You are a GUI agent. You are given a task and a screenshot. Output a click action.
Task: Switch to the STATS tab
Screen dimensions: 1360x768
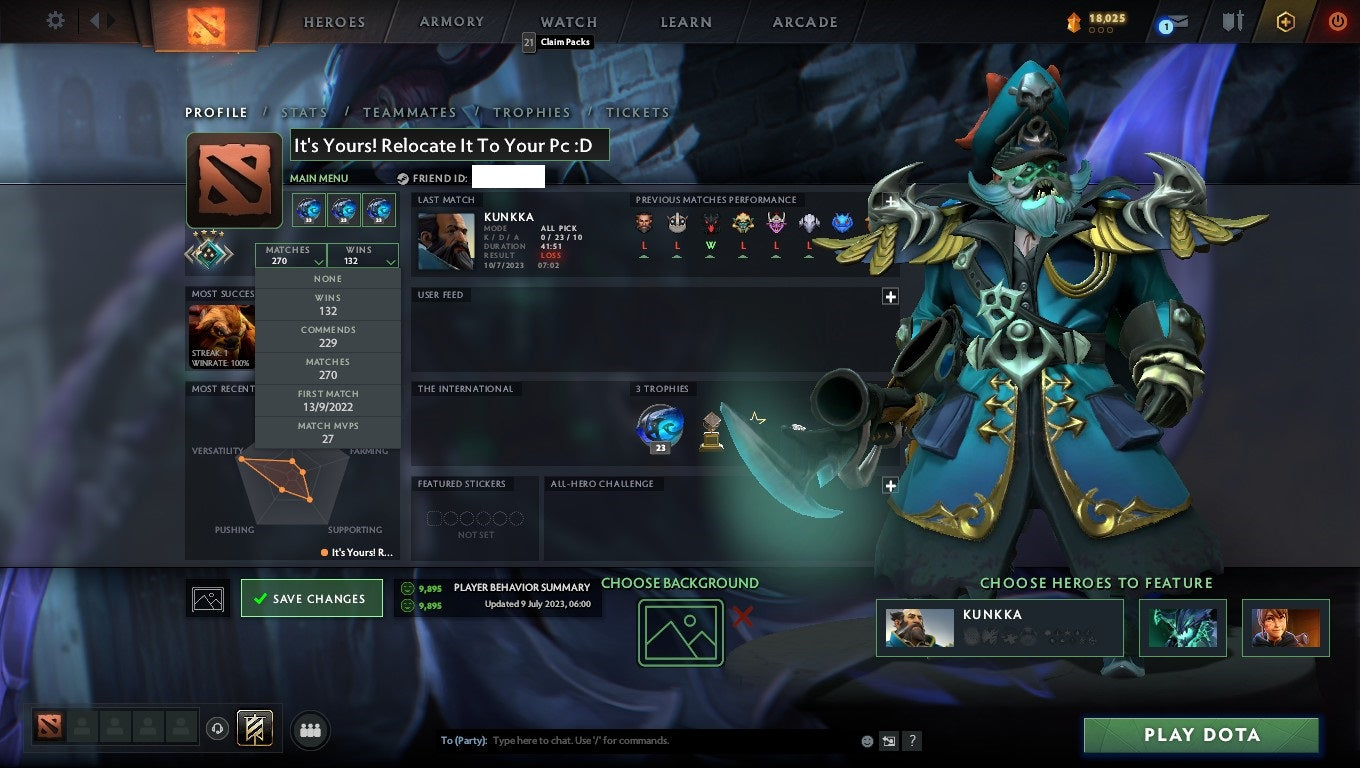pyautogui.click(x=304, y=112)
